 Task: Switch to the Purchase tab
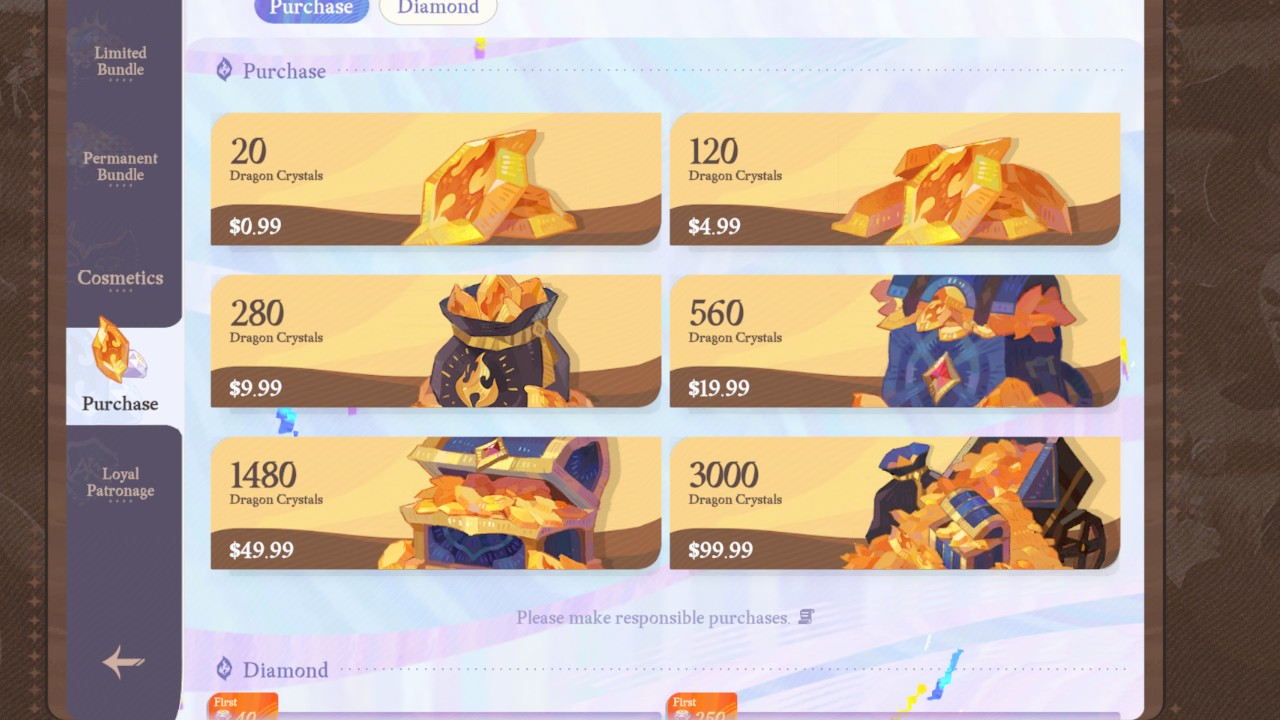(311, 8)
